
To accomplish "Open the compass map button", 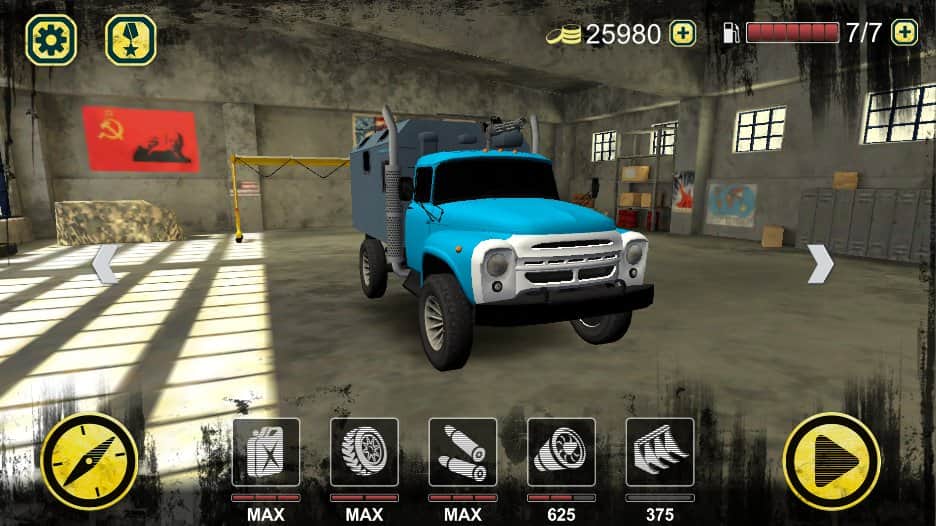I will [x=90, y=462].
